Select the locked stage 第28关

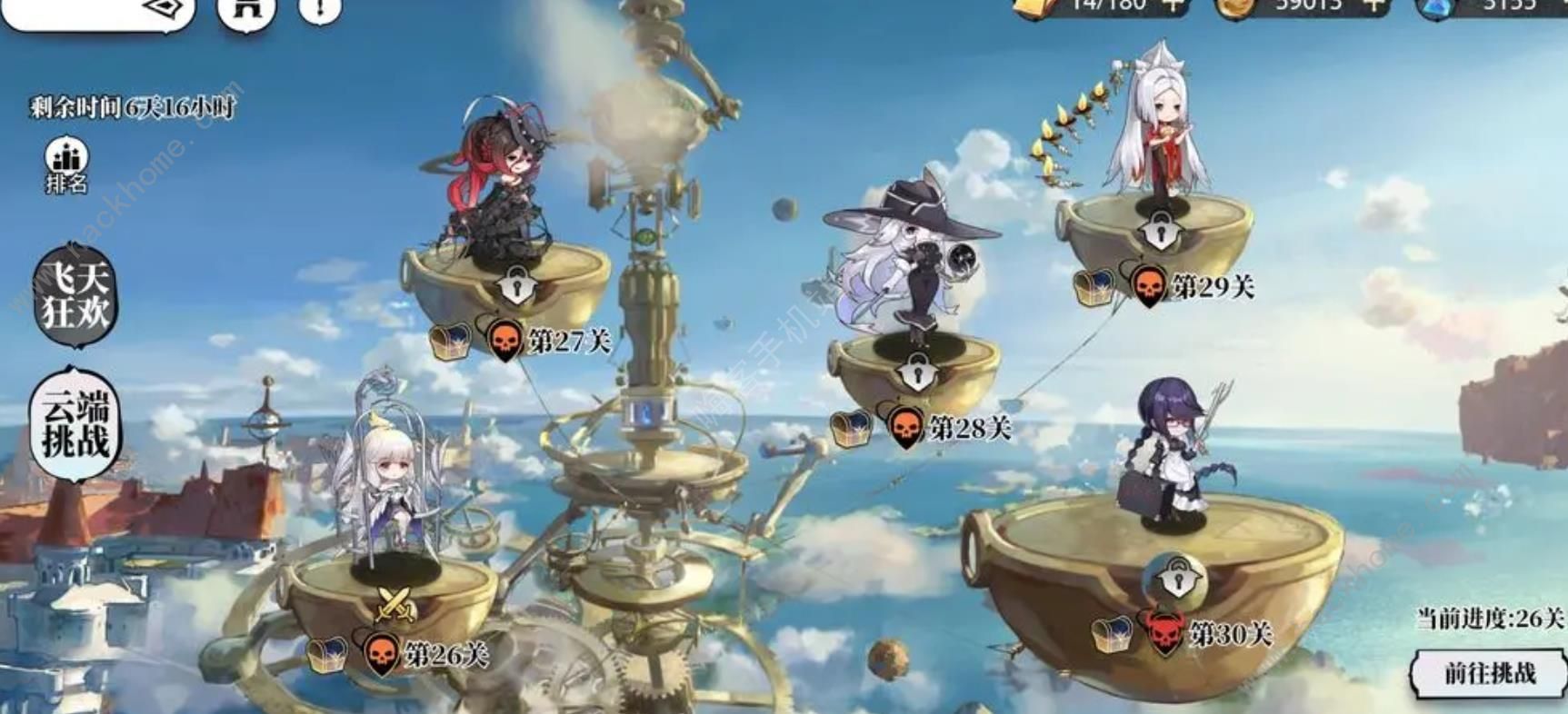[x=916, y=372]
